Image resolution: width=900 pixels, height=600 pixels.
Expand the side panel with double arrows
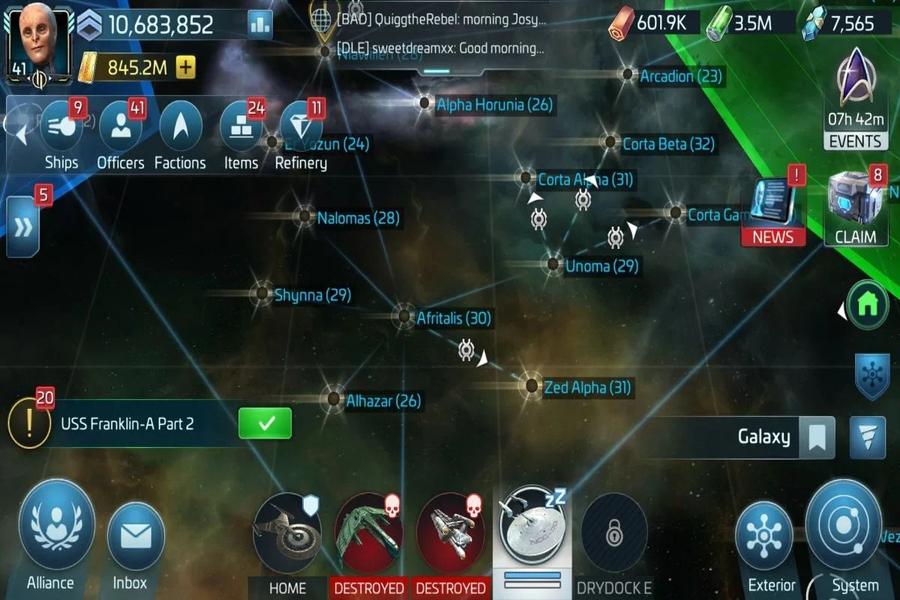23,227
